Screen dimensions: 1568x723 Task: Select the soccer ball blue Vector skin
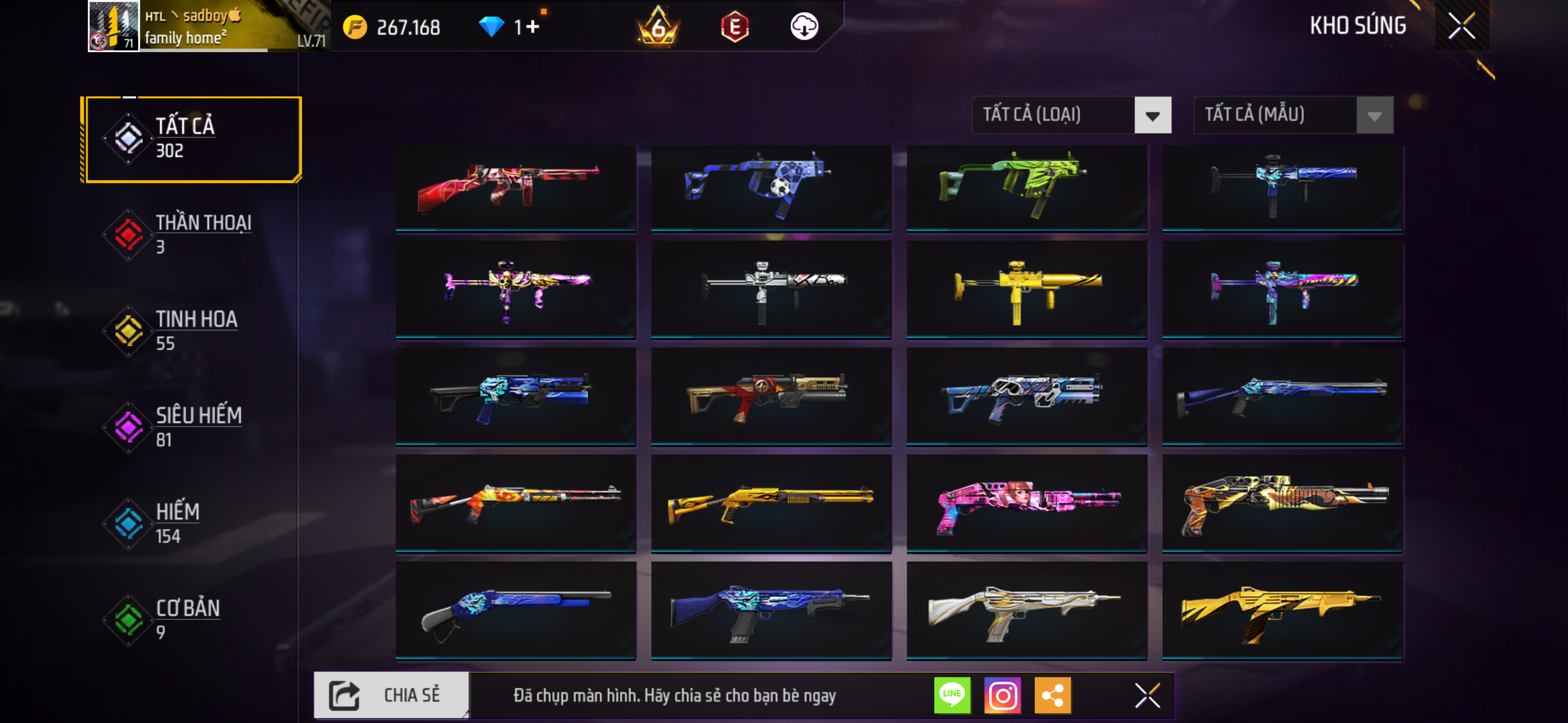[771, 187]
